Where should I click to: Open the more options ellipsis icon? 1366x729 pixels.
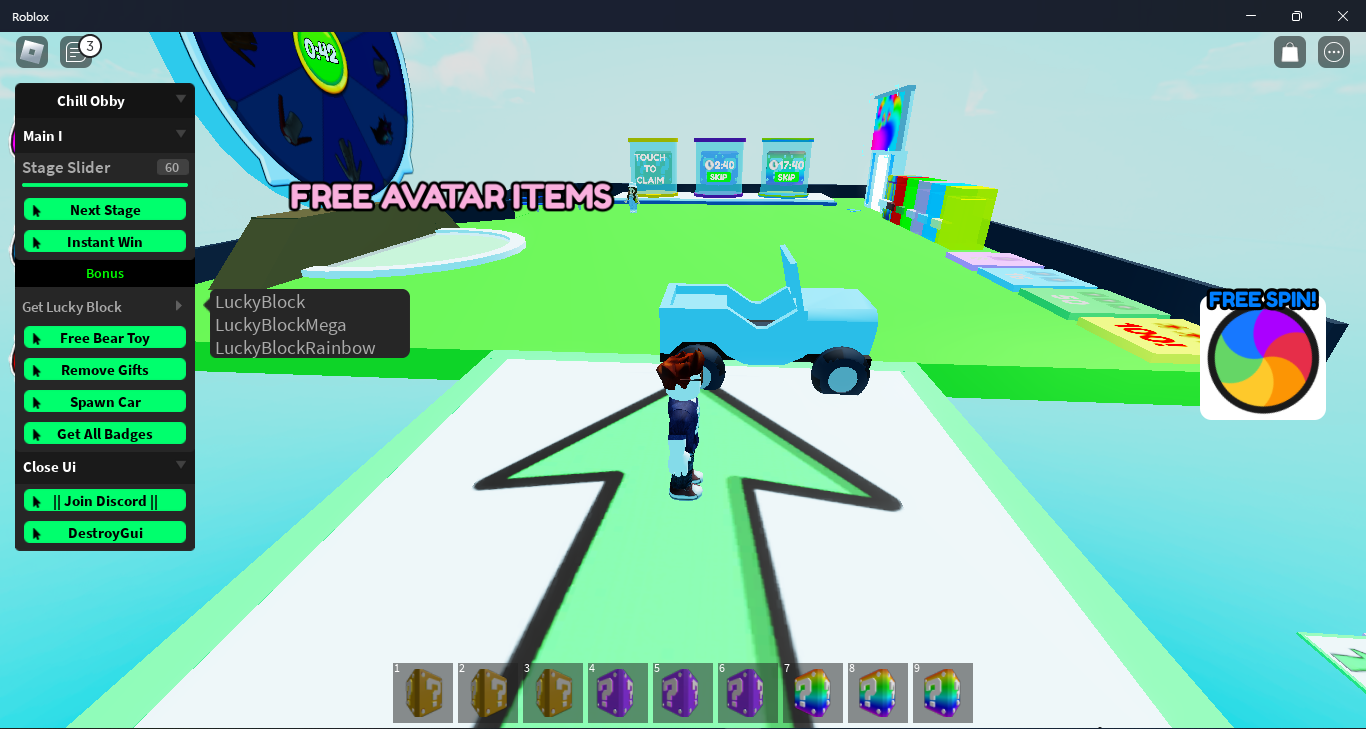1333,51
